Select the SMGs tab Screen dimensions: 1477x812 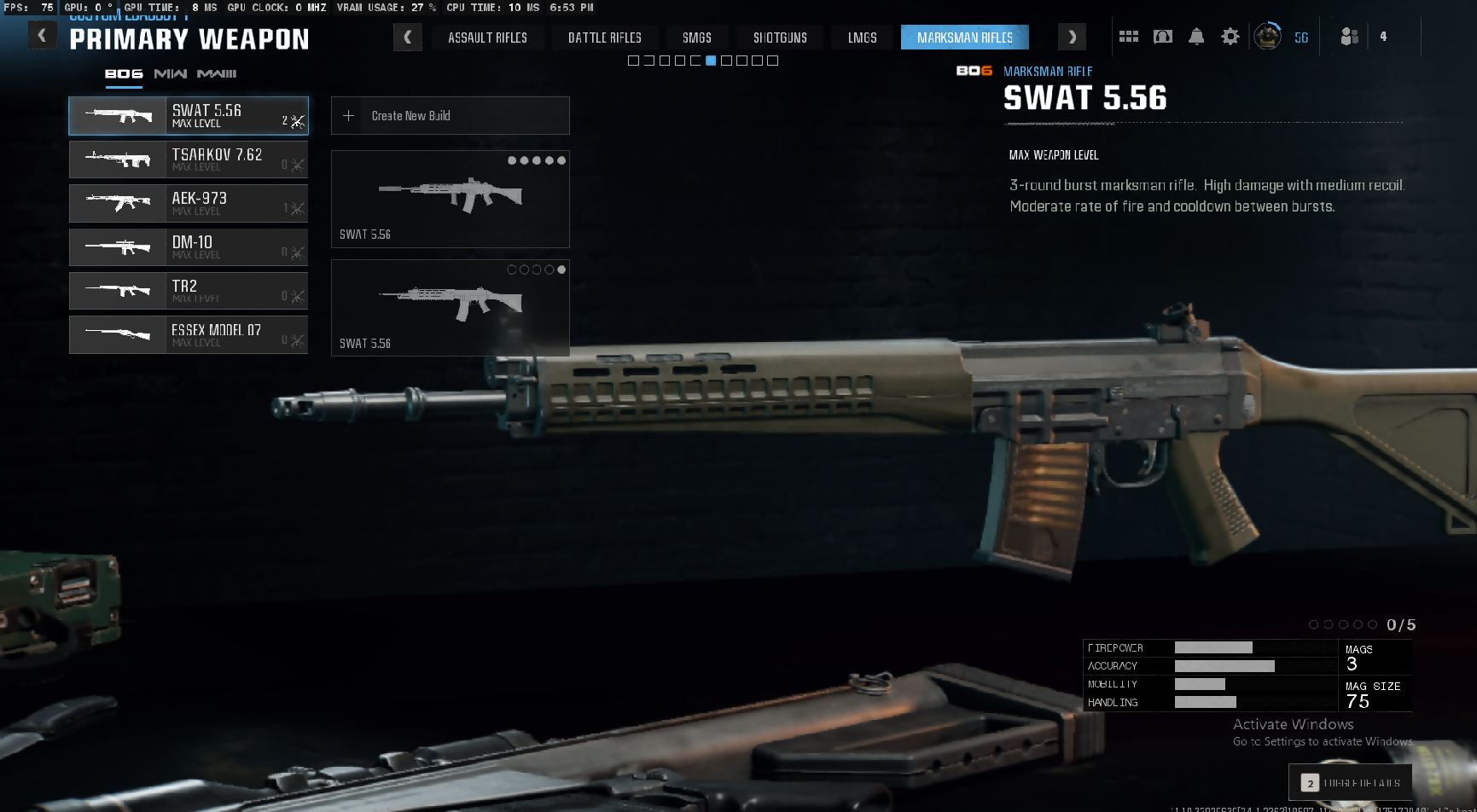(x=696, y=38)
